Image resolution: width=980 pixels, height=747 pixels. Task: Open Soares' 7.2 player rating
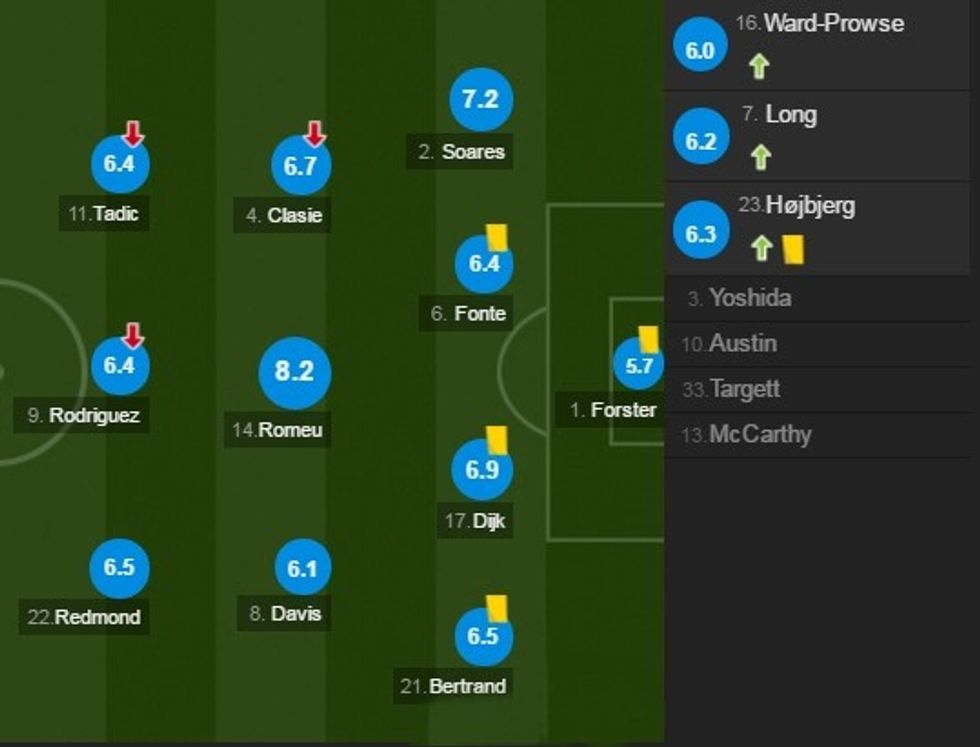tap(480, 99)
